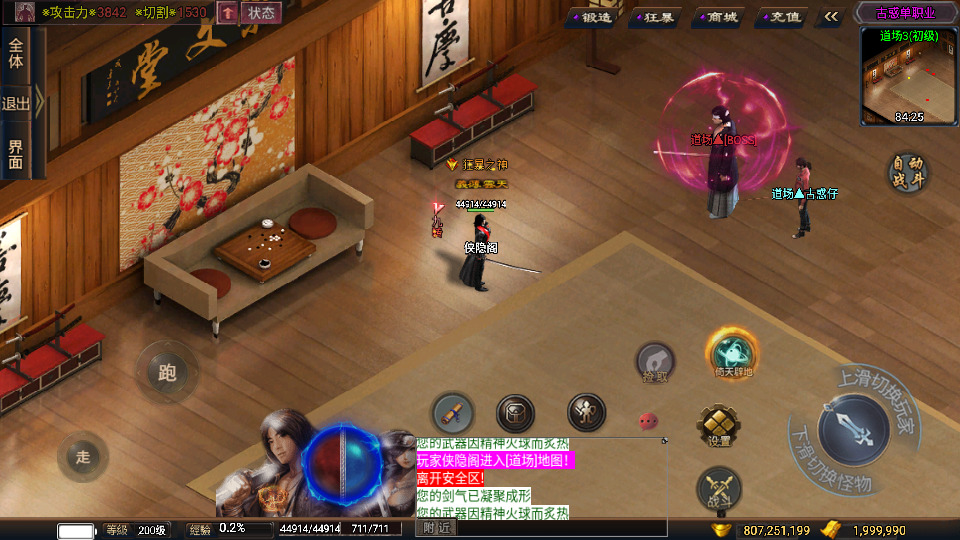Open the 设置 settings gear

[x=719, y=426]
